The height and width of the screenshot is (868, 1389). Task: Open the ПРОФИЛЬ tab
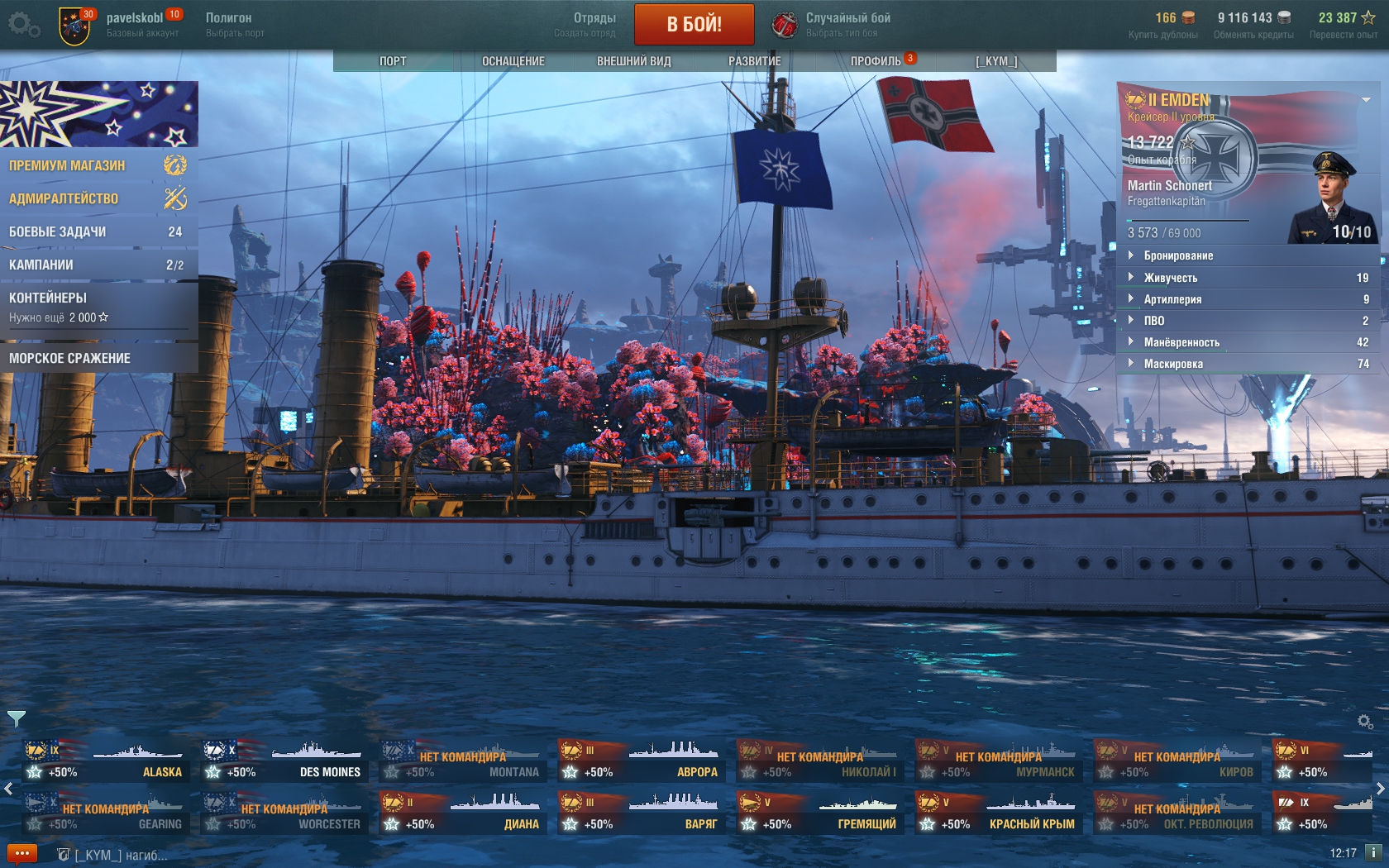pos(876,61)
